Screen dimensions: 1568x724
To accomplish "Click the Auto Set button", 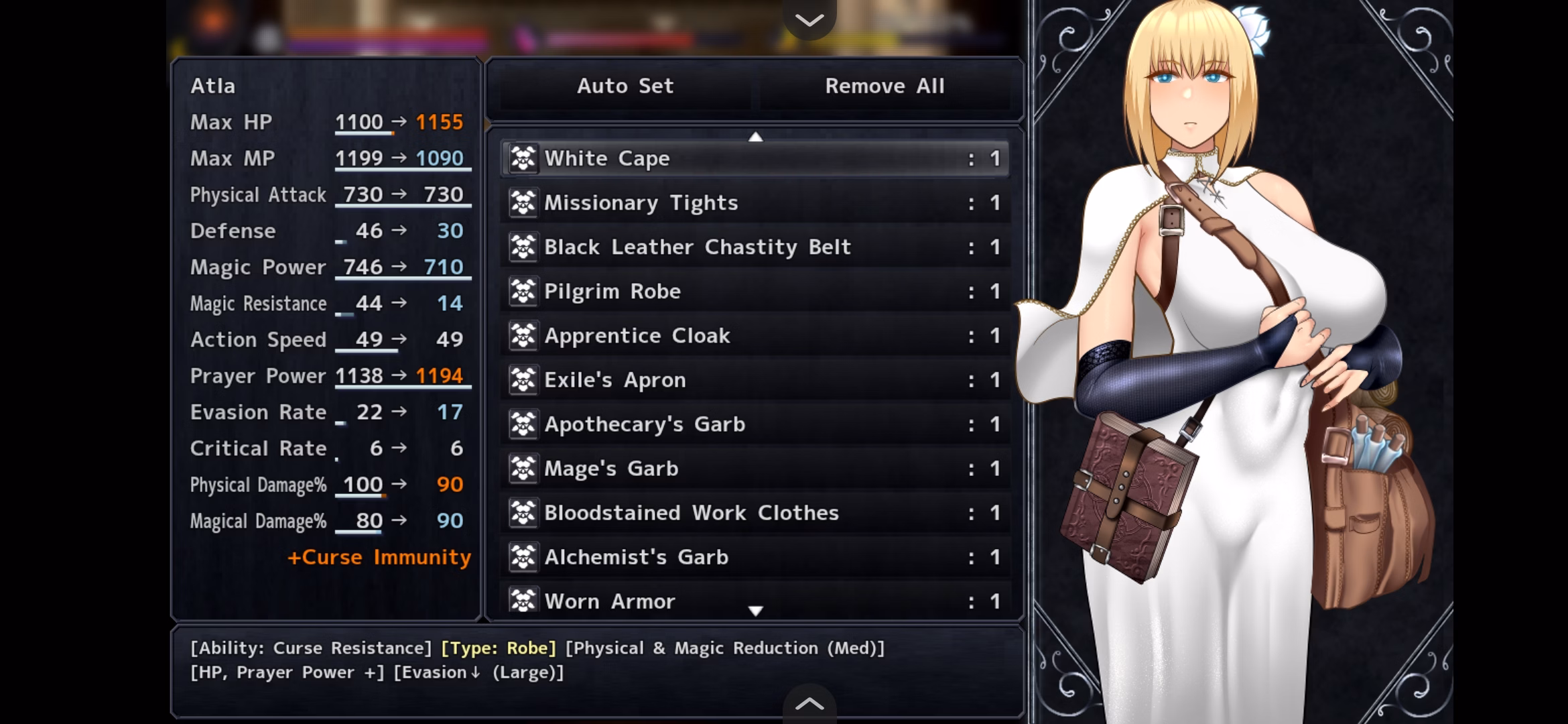I will [625, 86].
